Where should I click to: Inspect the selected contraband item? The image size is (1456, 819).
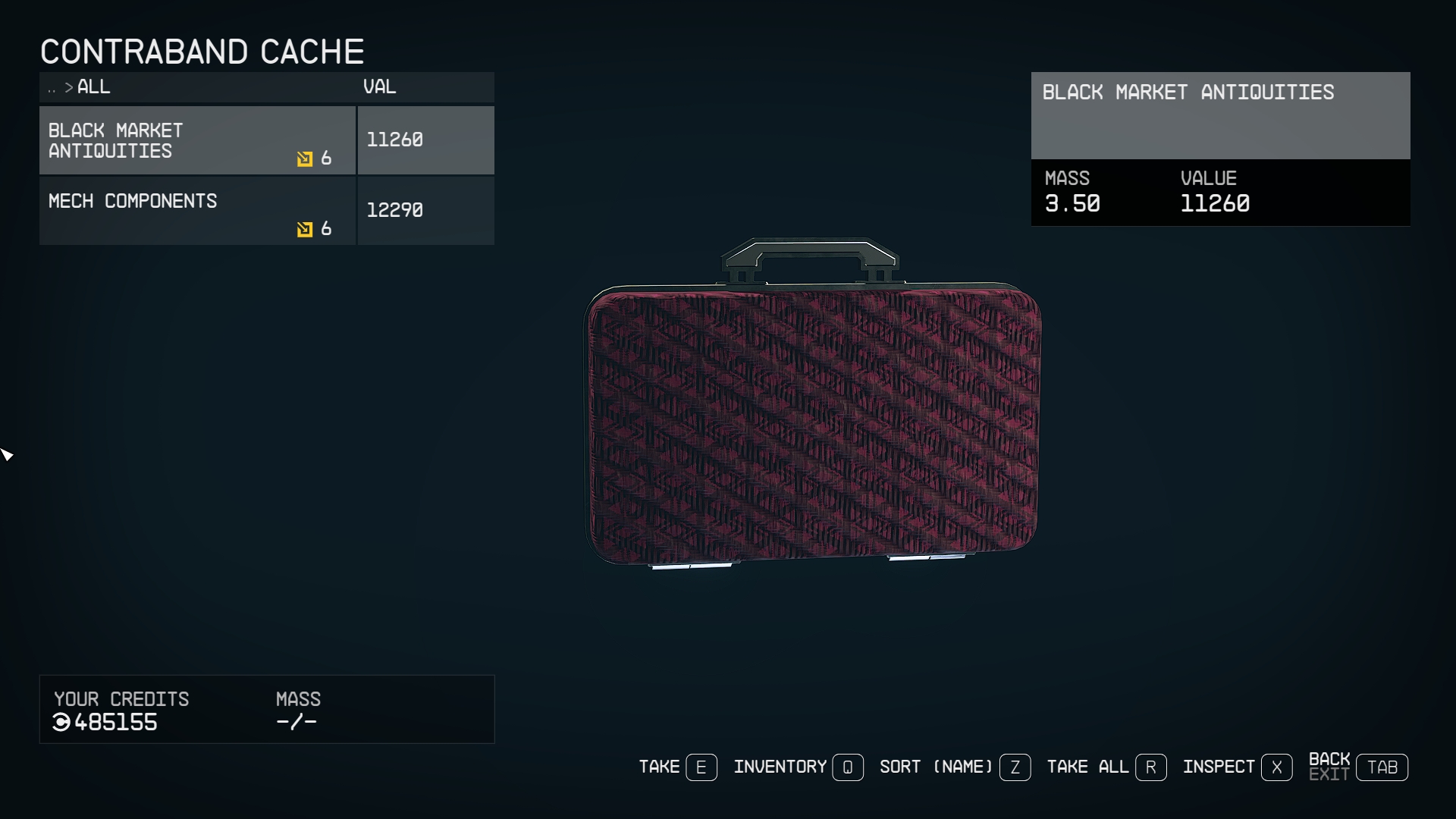(1237, 767)
